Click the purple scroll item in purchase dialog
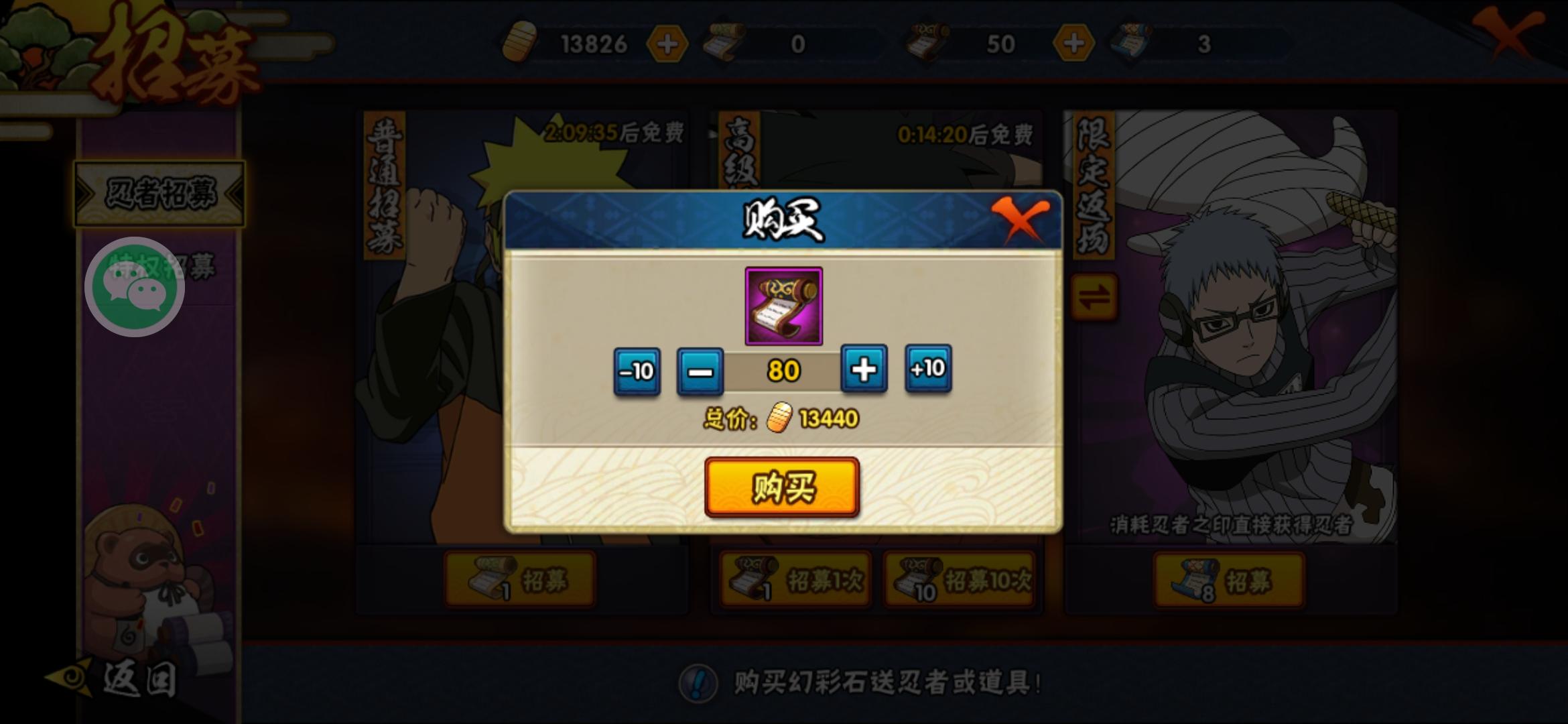Image resolution: width=1568 pixels, height=724 pixels. coord(784,305)
